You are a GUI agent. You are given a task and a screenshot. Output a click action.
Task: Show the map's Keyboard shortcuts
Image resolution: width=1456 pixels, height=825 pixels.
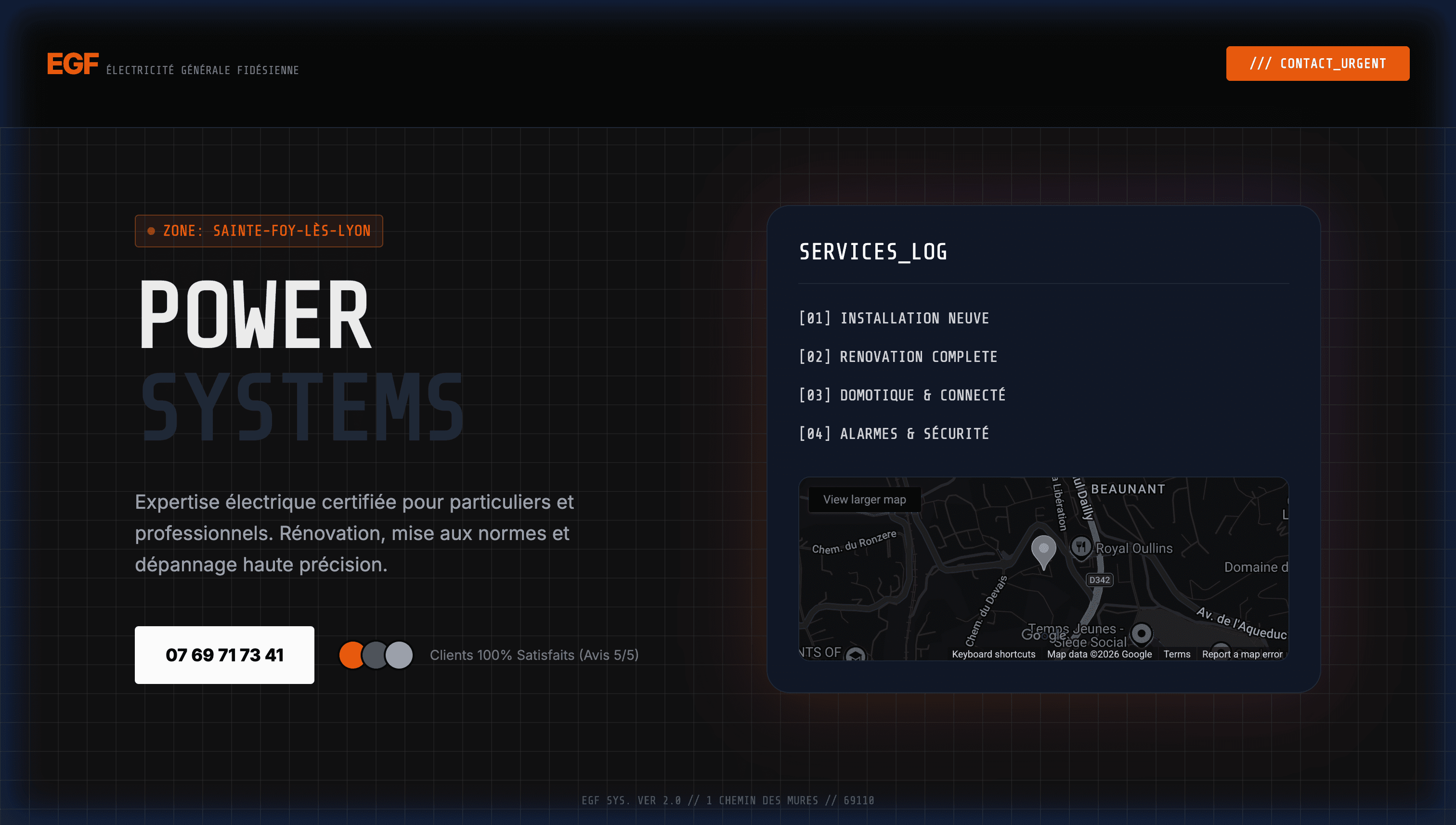click(993, 654)
